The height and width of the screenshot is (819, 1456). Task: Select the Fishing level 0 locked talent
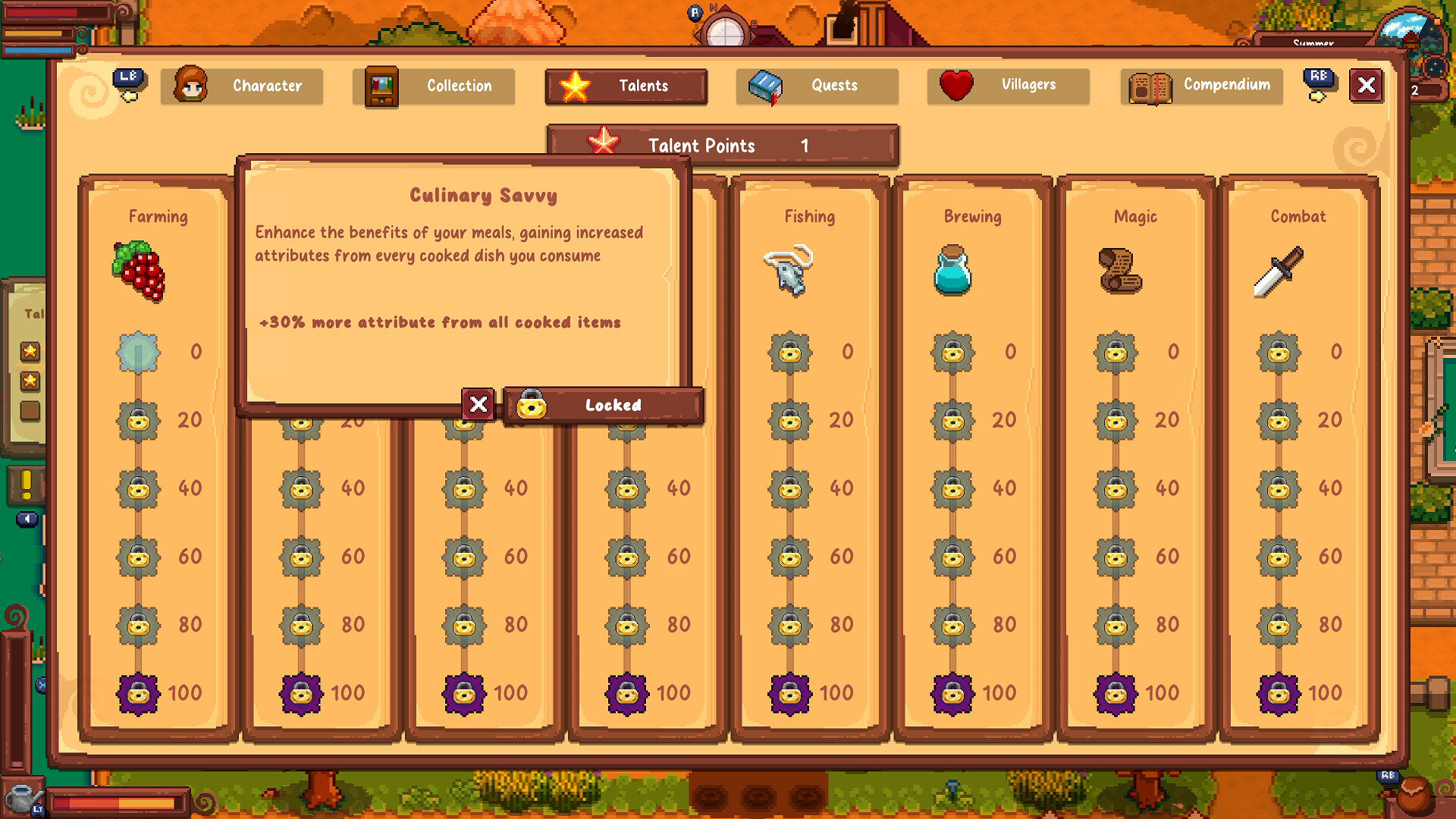click(789, 352)
